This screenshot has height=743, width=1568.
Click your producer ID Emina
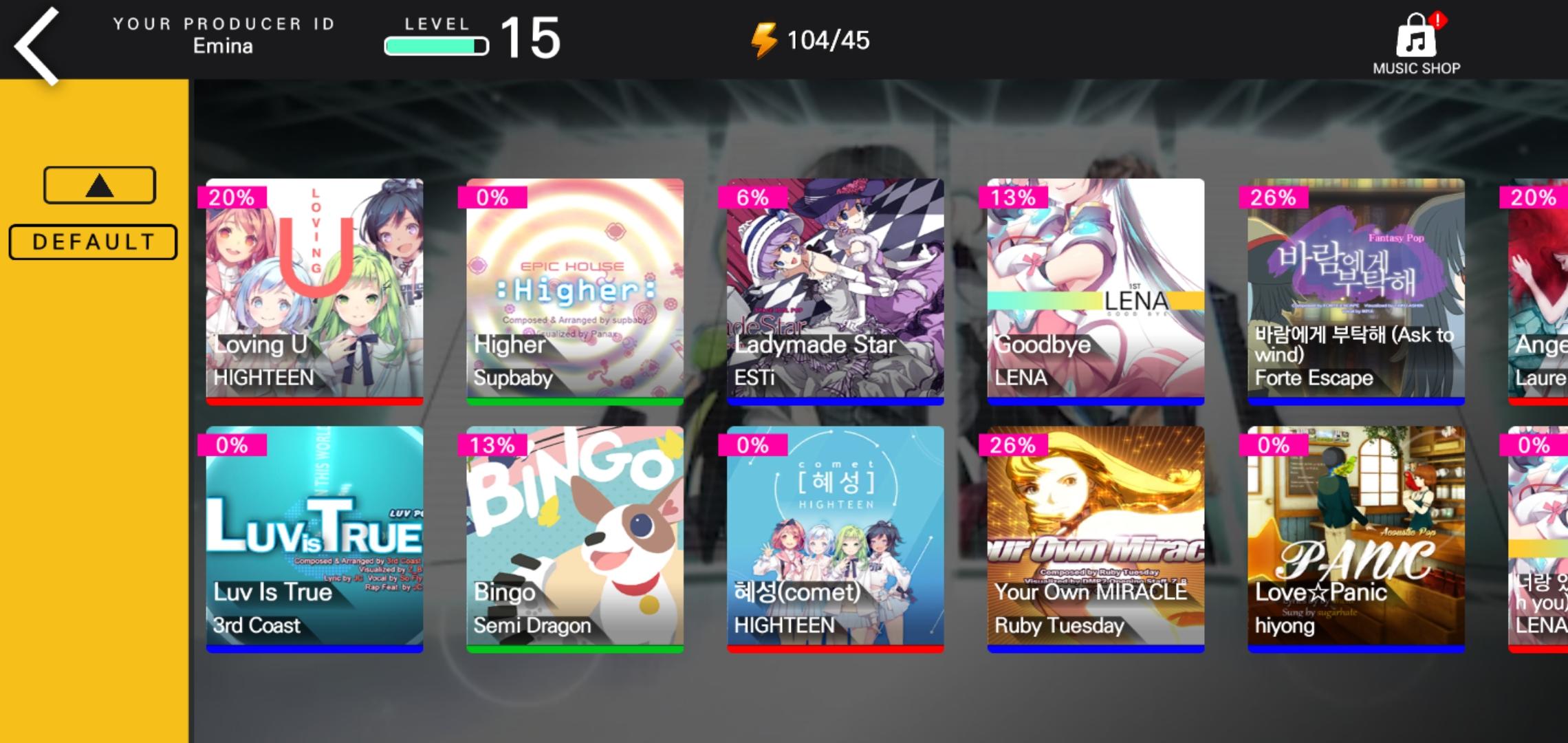pos(224,46)
